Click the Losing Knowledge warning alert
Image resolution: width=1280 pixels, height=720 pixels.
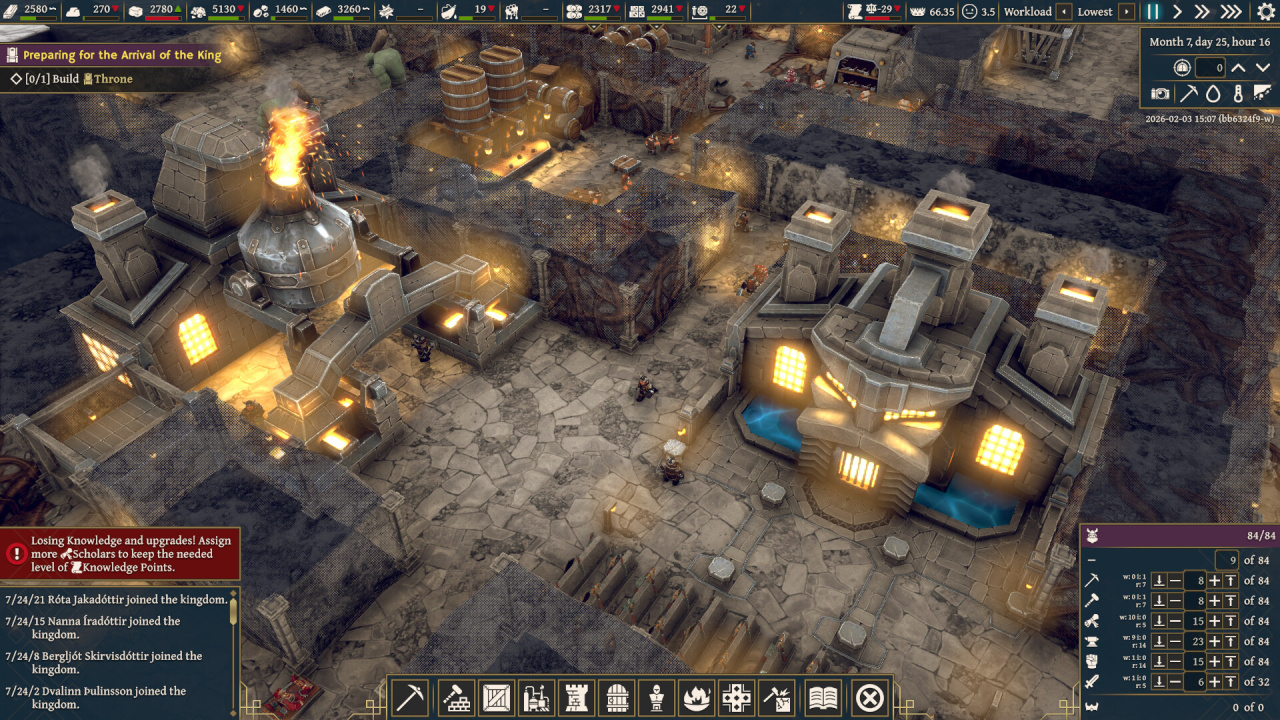point(120,554)
